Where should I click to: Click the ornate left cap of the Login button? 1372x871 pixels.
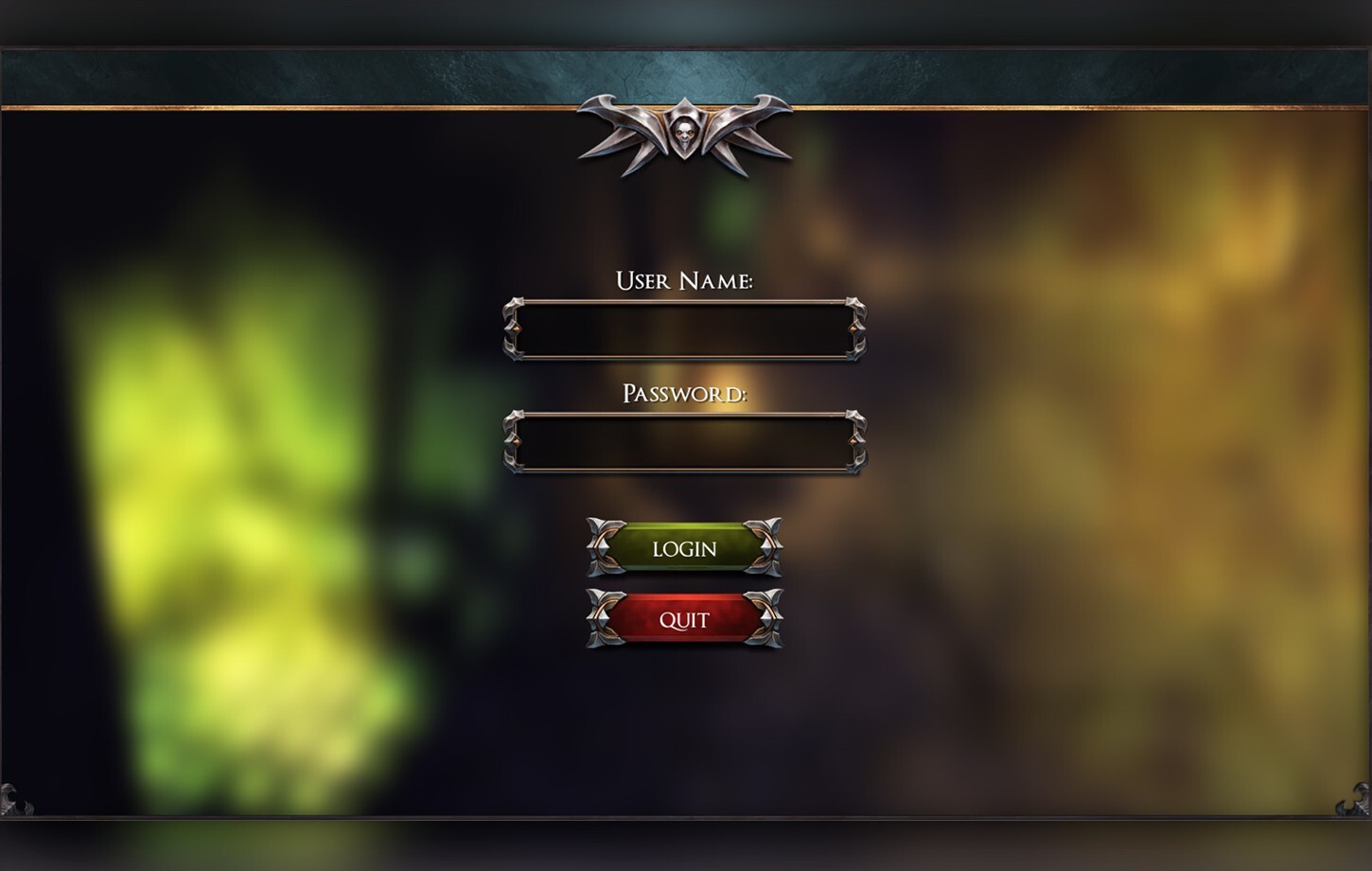pyautogui.click(x=604, y=549)
